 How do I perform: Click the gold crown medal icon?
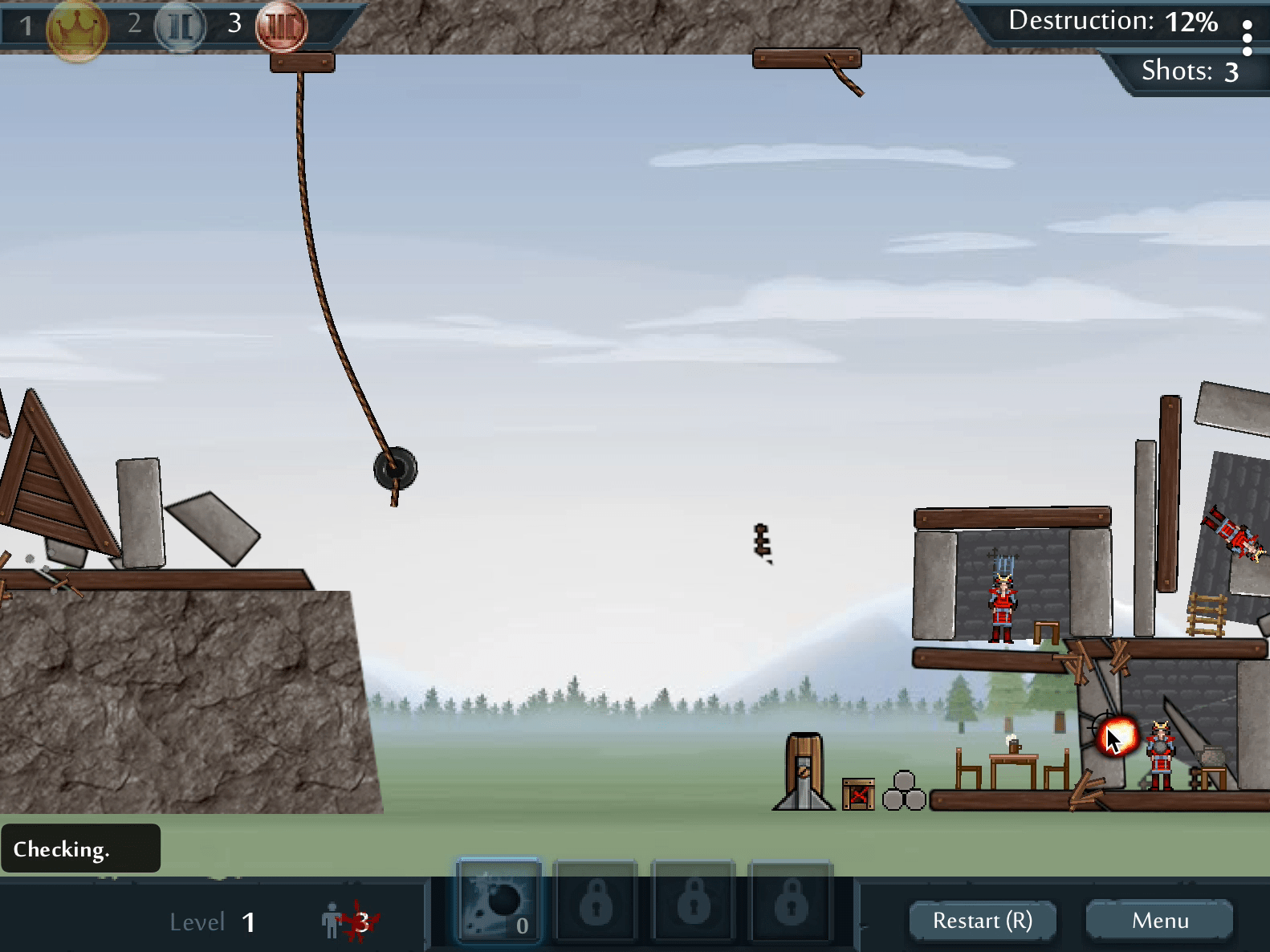pos(77,29)
